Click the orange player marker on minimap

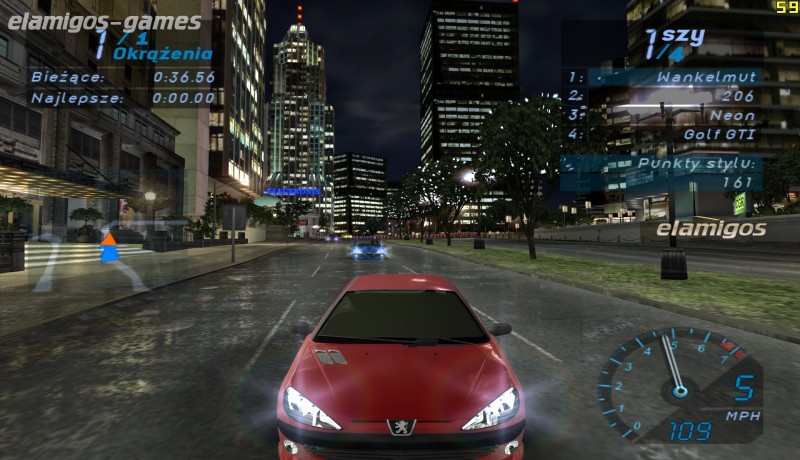(108, 238)
